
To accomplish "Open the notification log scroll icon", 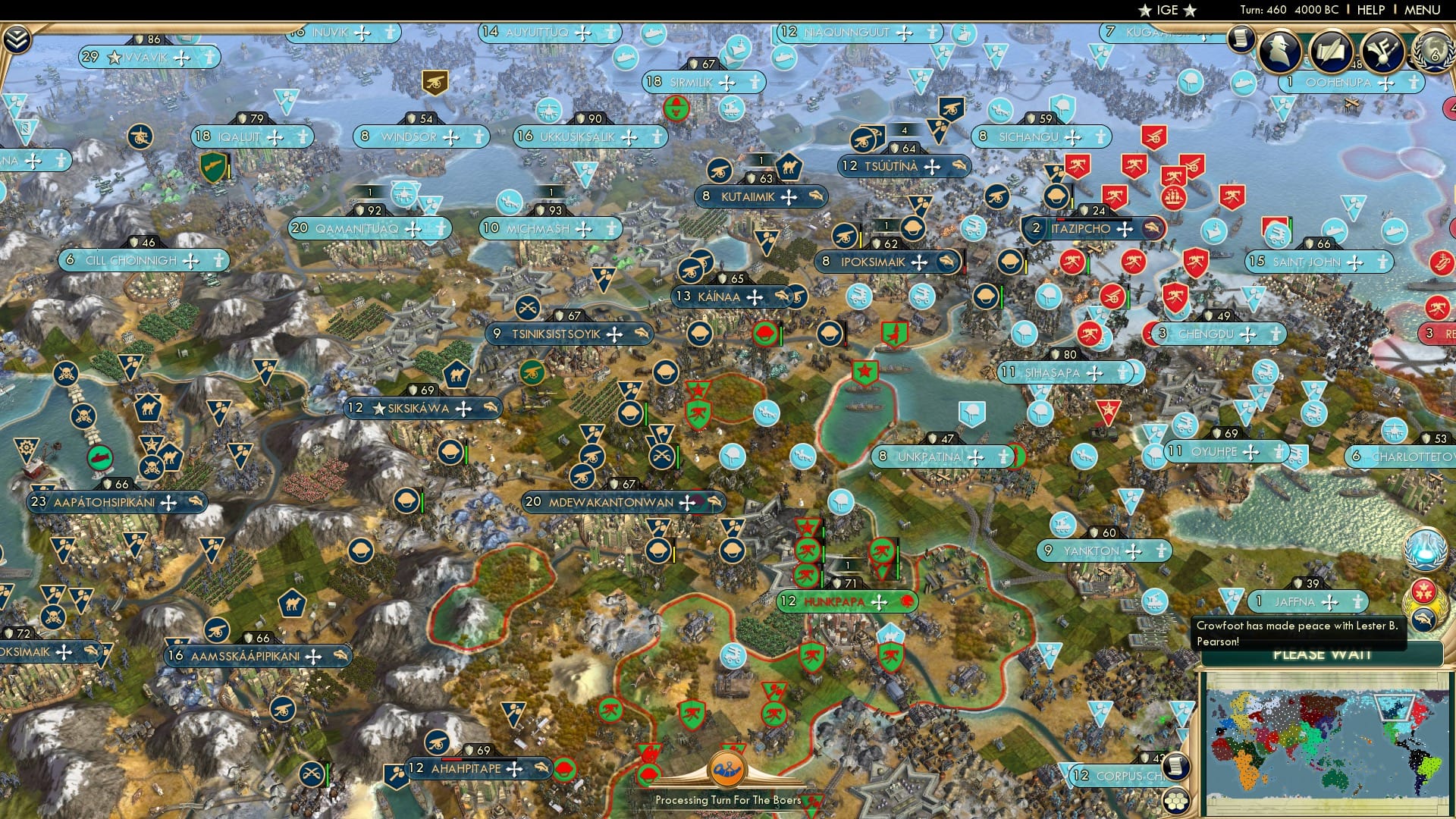I will [x=1242, y=38].
